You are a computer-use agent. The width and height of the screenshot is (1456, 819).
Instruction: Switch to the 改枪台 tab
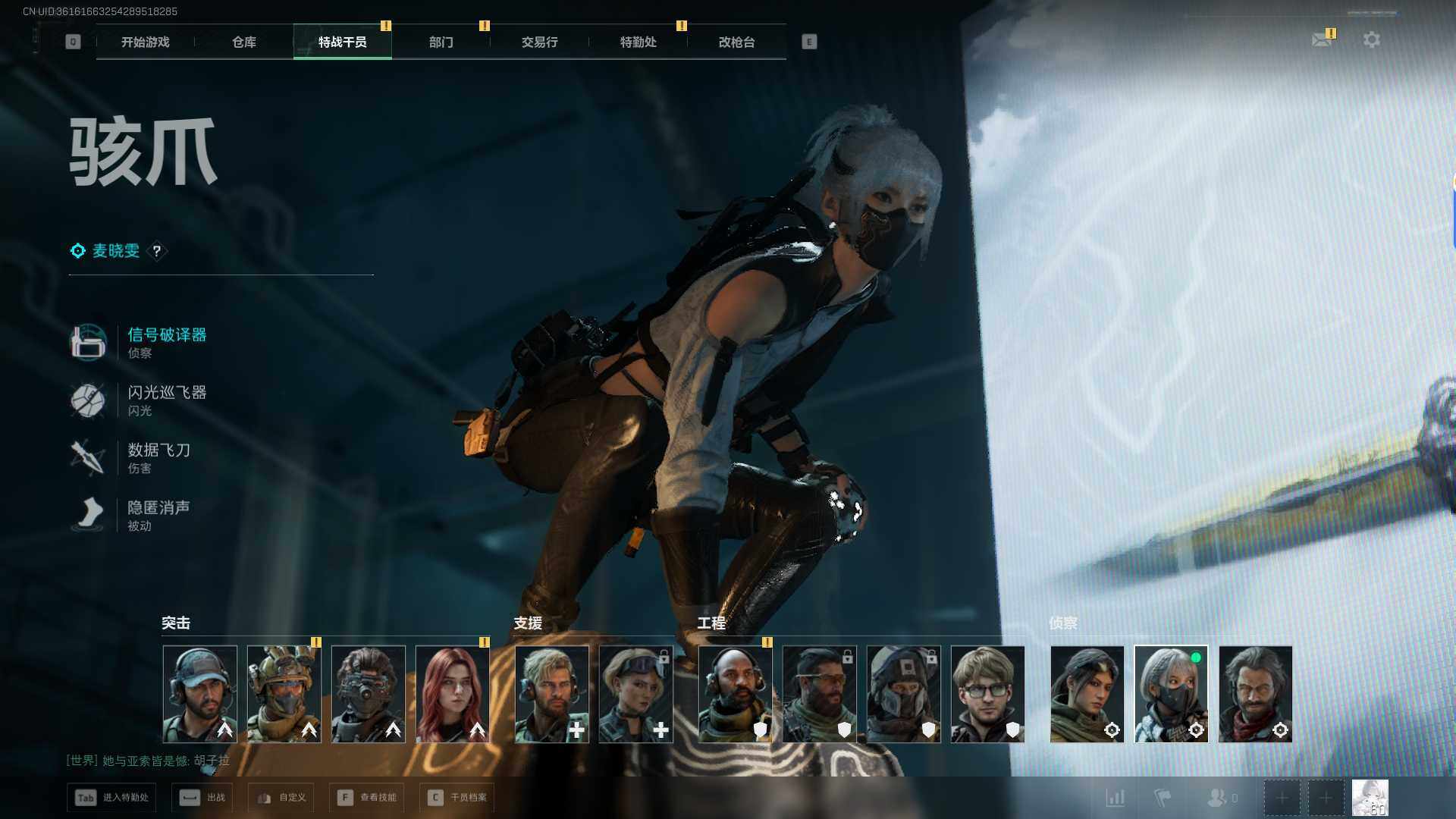736,42
